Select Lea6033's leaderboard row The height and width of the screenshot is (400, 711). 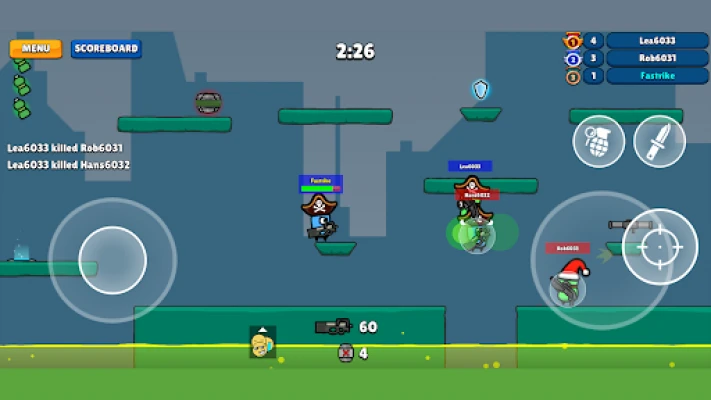(x=657, y=41)
